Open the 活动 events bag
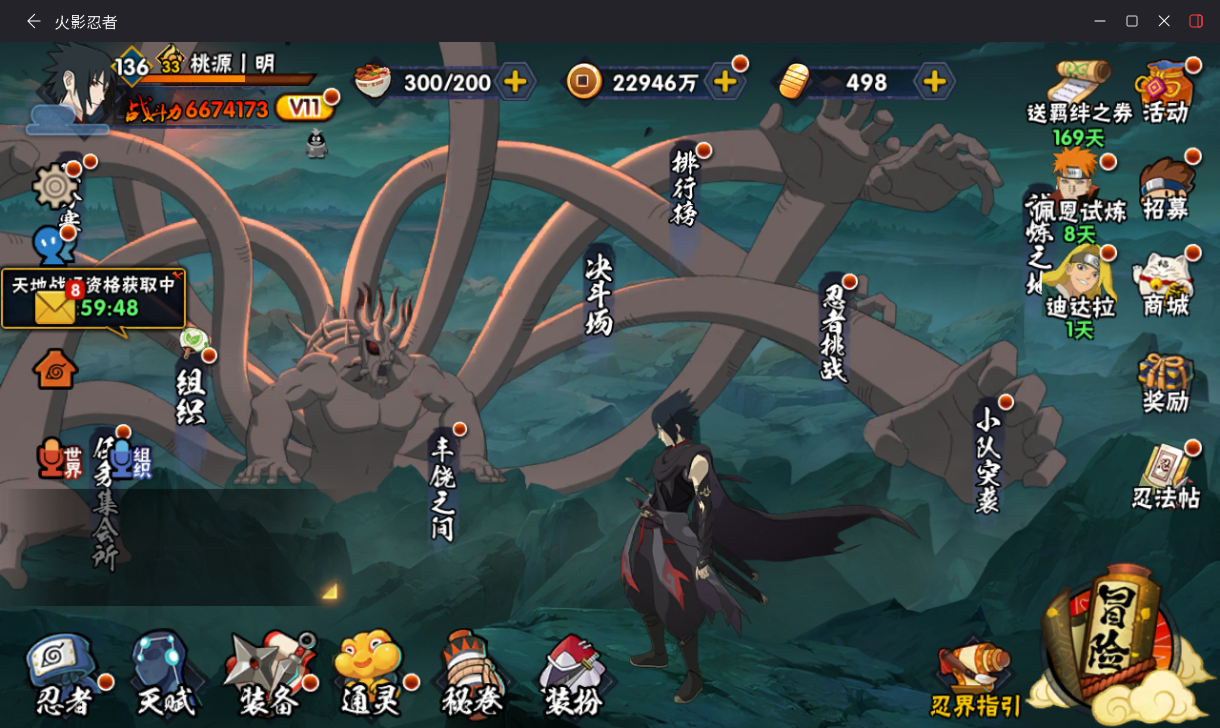Viewport: 1220px width, 728px height. point(1166,91)
